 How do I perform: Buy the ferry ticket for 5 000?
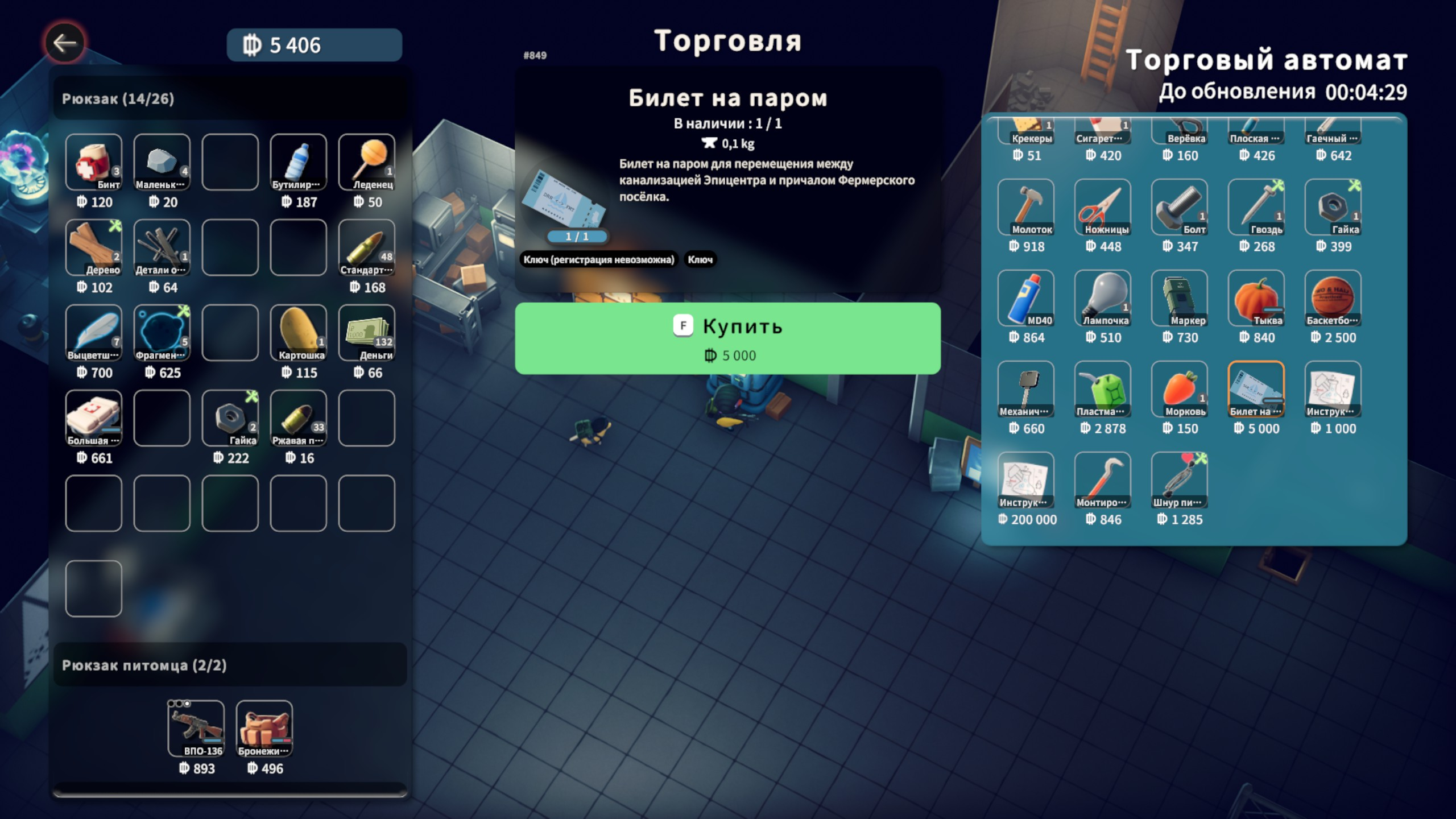tap(727, 338)
